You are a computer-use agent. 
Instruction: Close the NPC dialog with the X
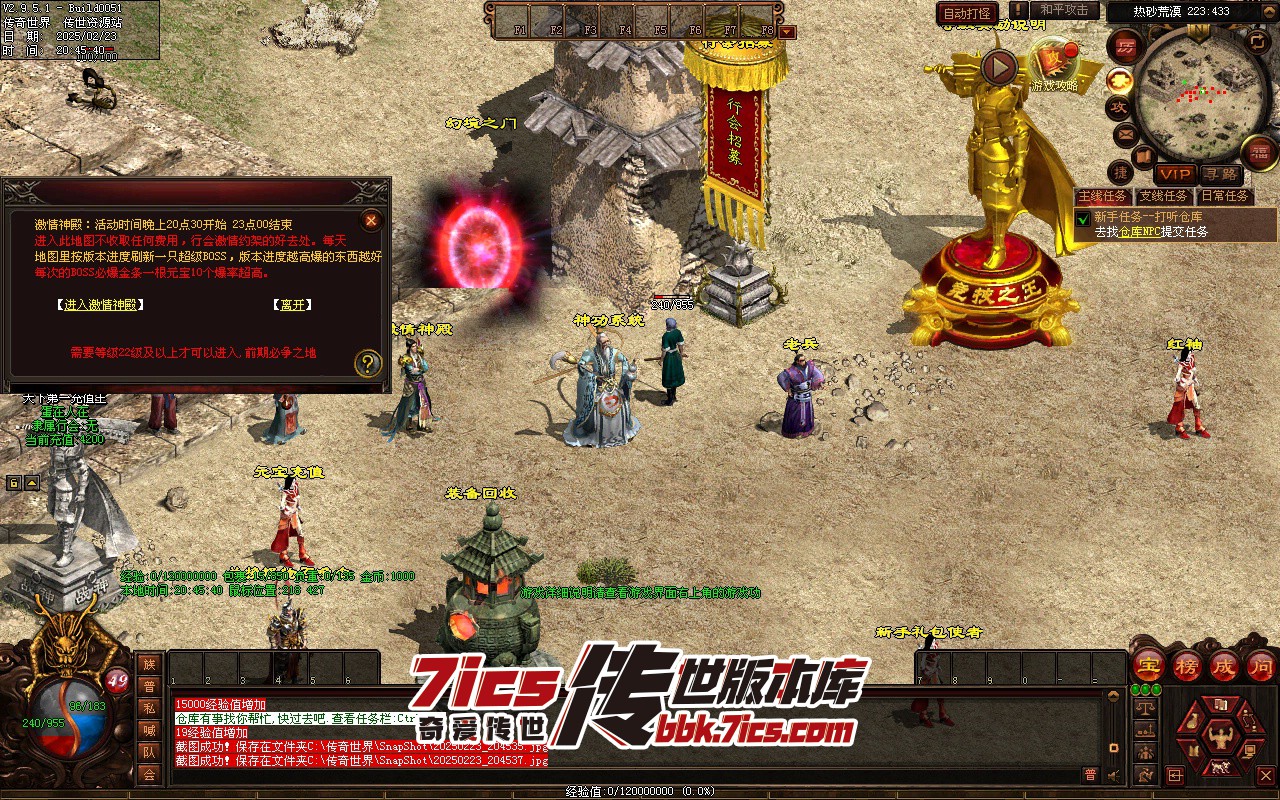pyautogui.click(x=371, y=220)
